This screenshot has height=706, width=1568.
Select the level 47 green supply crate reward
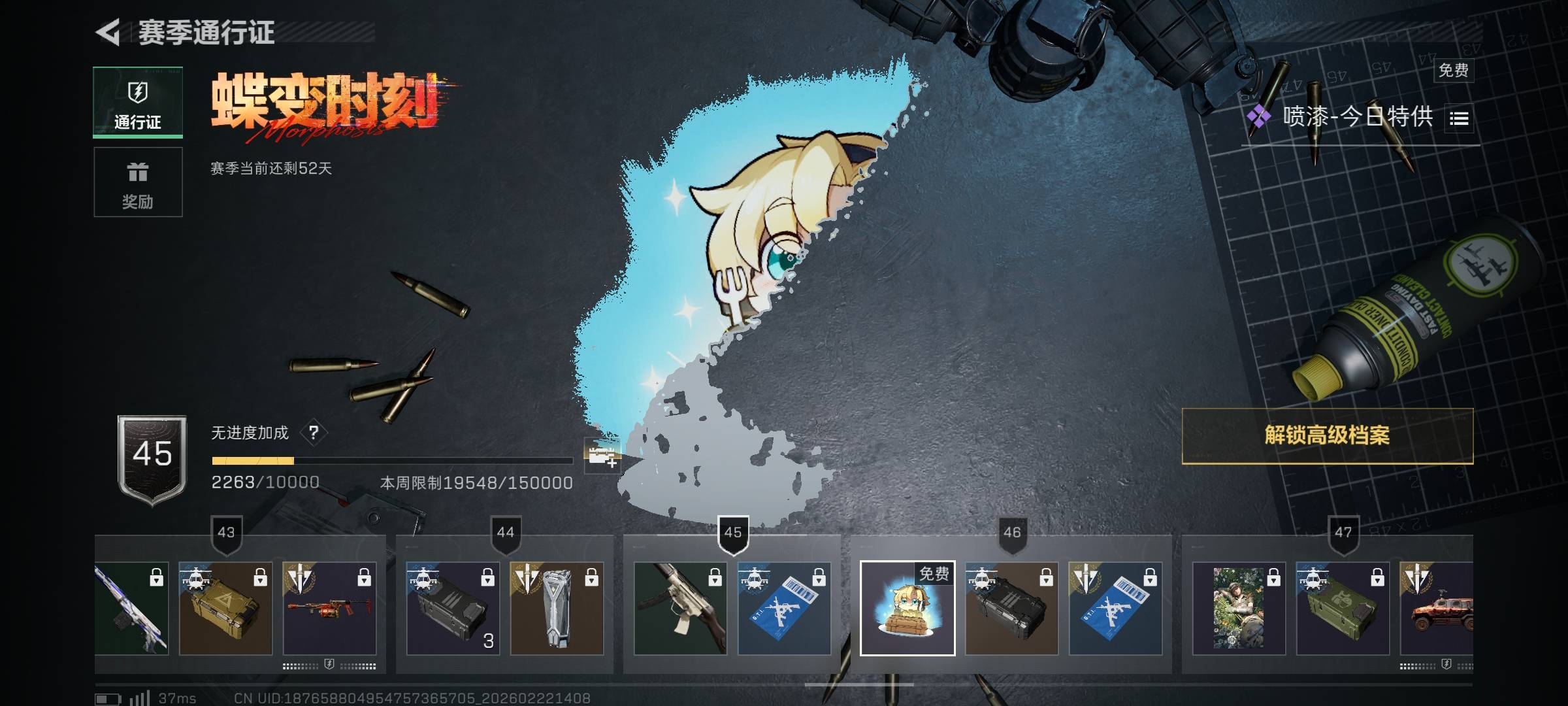point(1343,608)
